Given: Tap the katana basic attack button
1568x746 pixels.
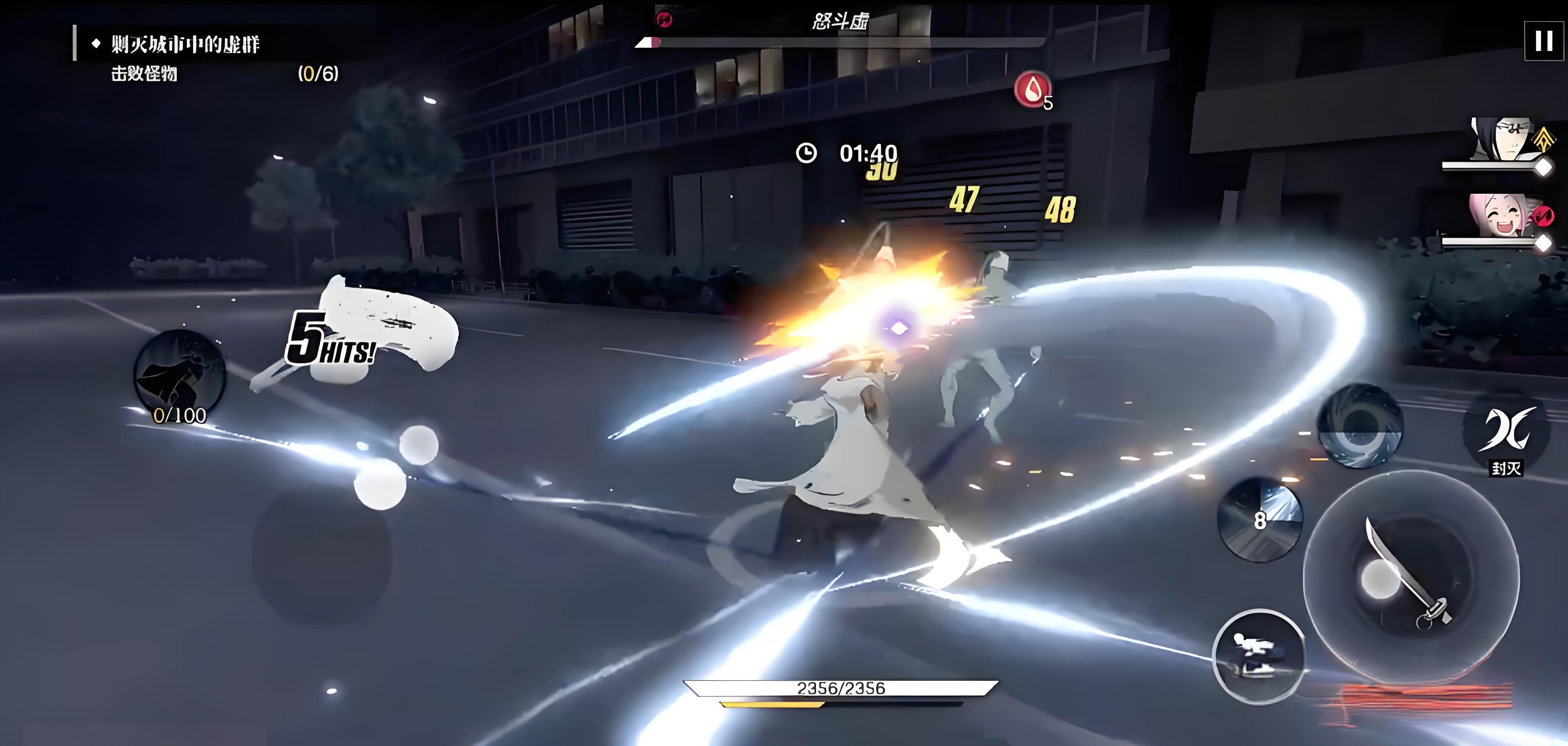Looking at the screenshot, I should (x=1410, y=576).
